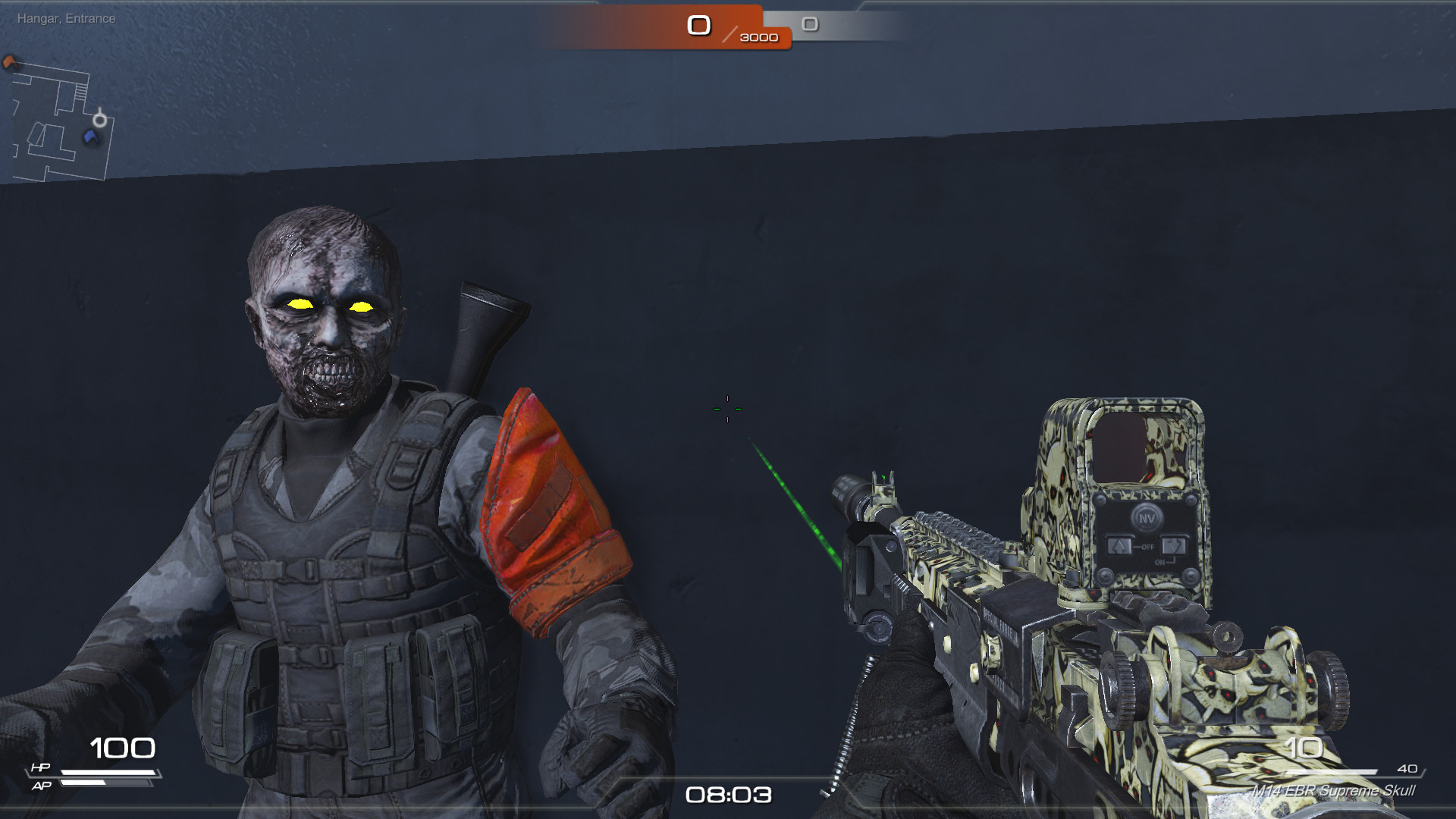Click the left arrow on the NV sight panel
This screenshot has width=1456, height=819.
pyautogui.click(x=1119, y=546)
